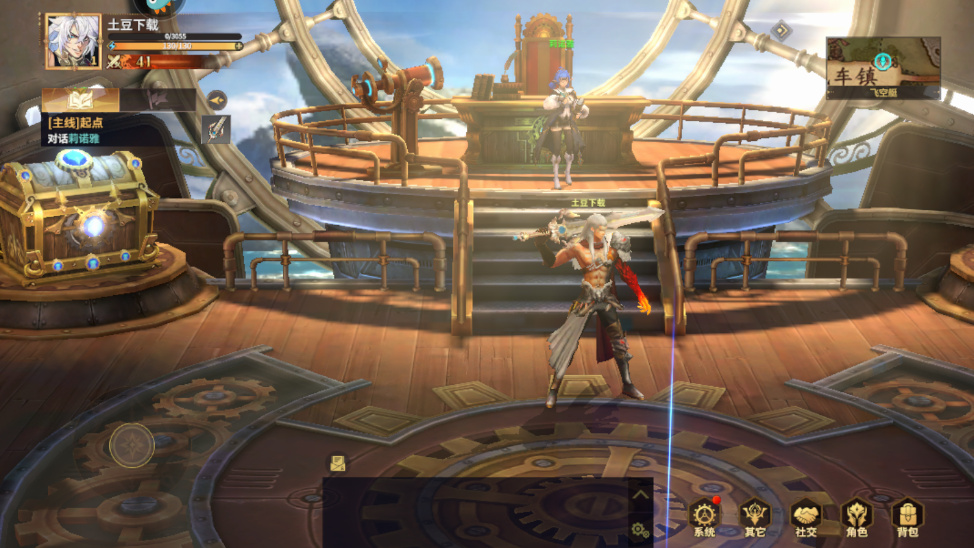Track the 主线 起点 main quest
The height and width of the screenshot is (548, 974).
click(90, 130)
